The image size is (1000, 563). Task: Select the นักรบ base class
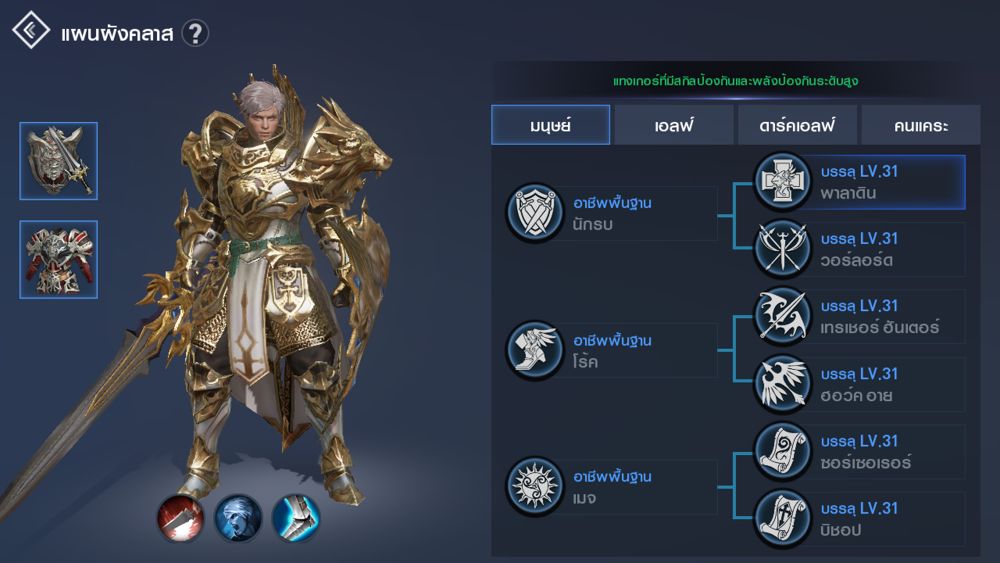click(612, 213)
